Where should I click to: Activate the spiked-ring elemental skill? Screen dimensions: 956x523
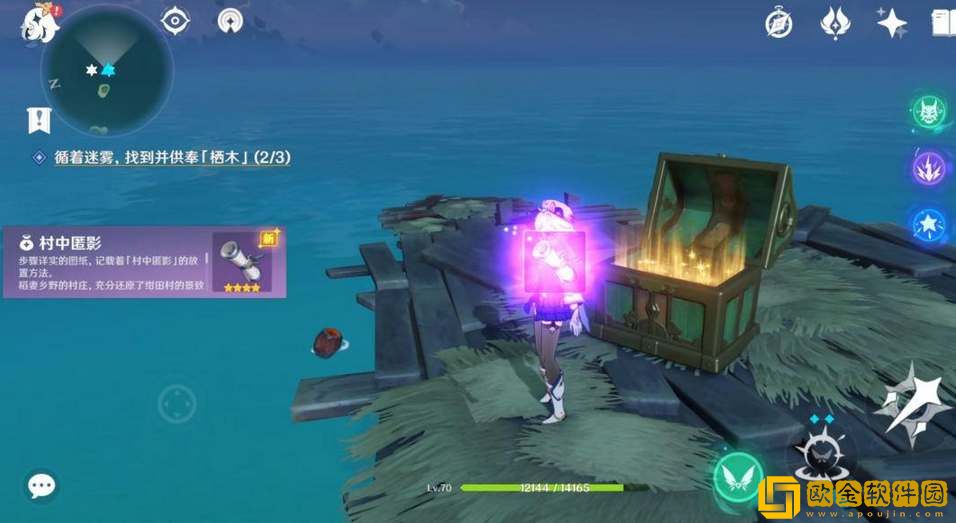(x=822, y=457)
